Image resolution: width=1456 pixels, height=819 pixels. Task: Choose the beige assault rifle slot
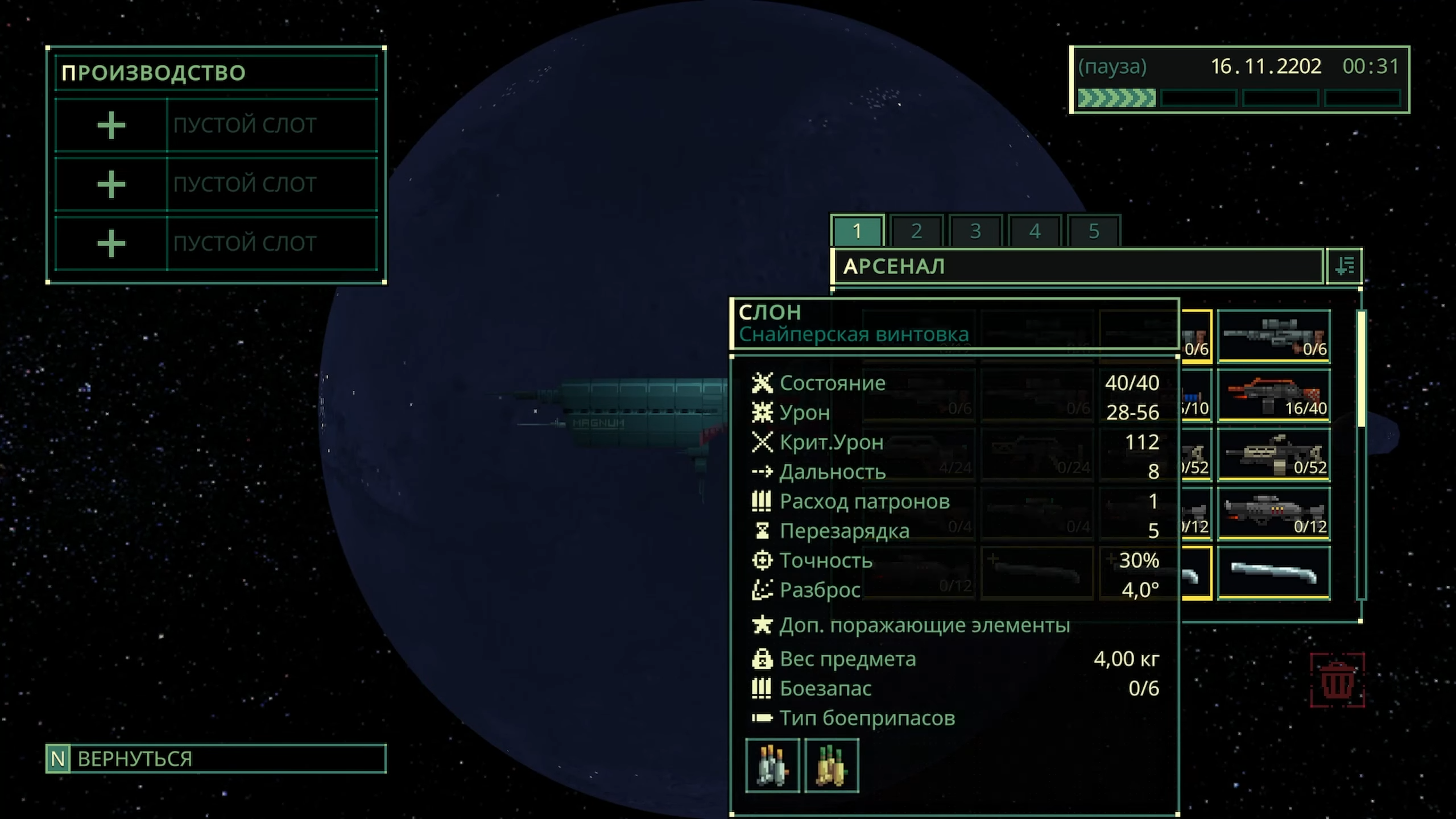1274,454
